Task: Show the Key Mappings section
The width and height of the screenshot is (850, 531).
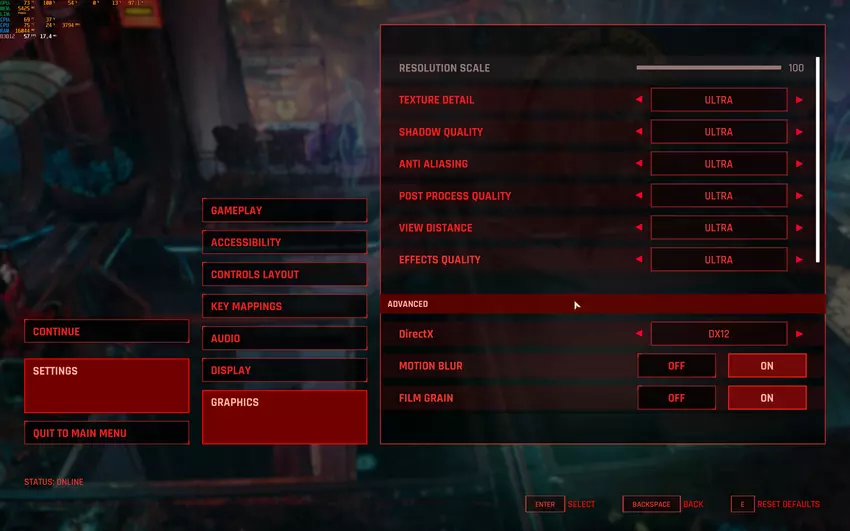Action: point(284,306)
